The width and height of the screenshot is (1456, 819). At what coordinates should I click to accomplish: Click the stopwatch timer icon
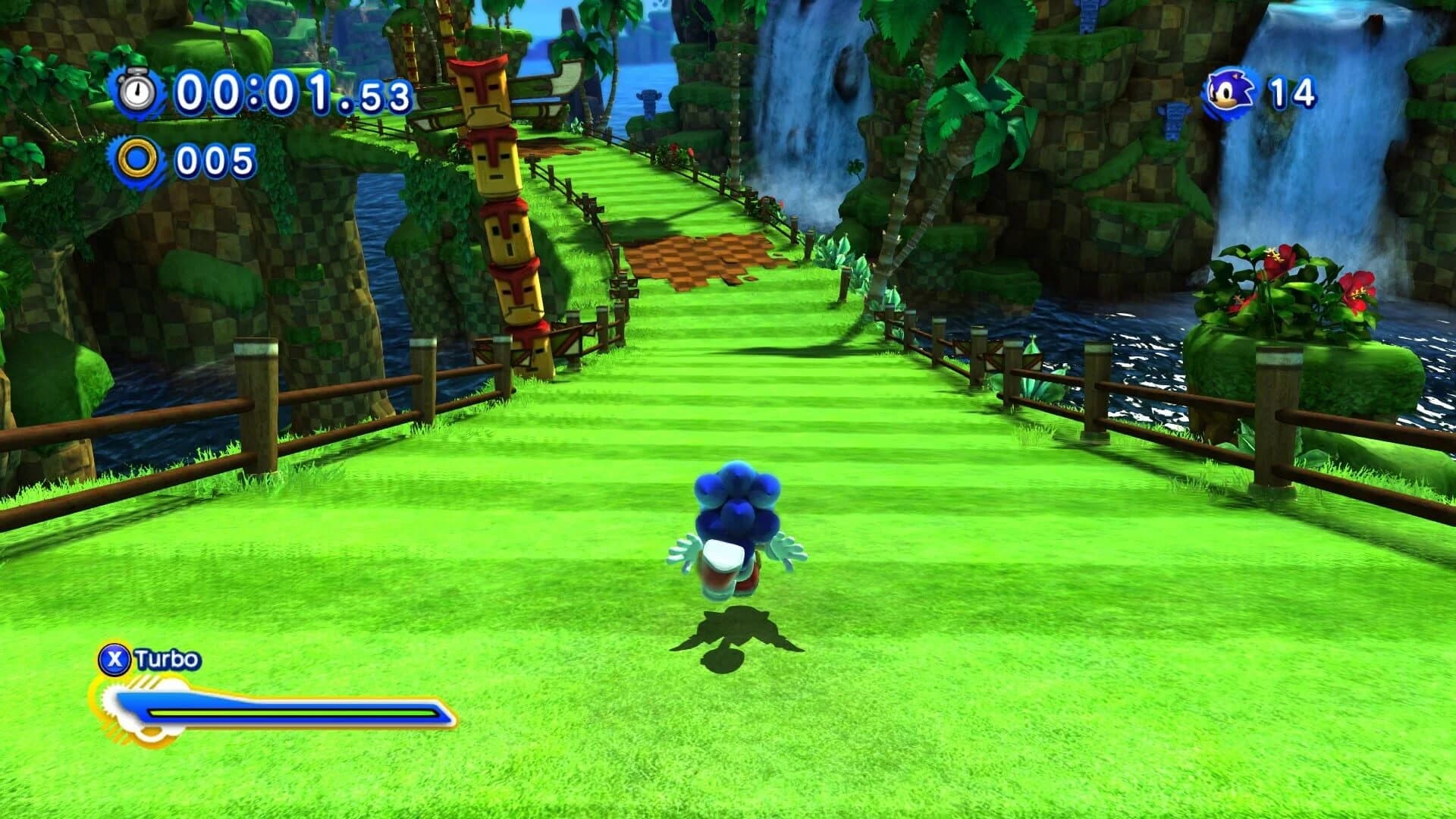point(136,93)
